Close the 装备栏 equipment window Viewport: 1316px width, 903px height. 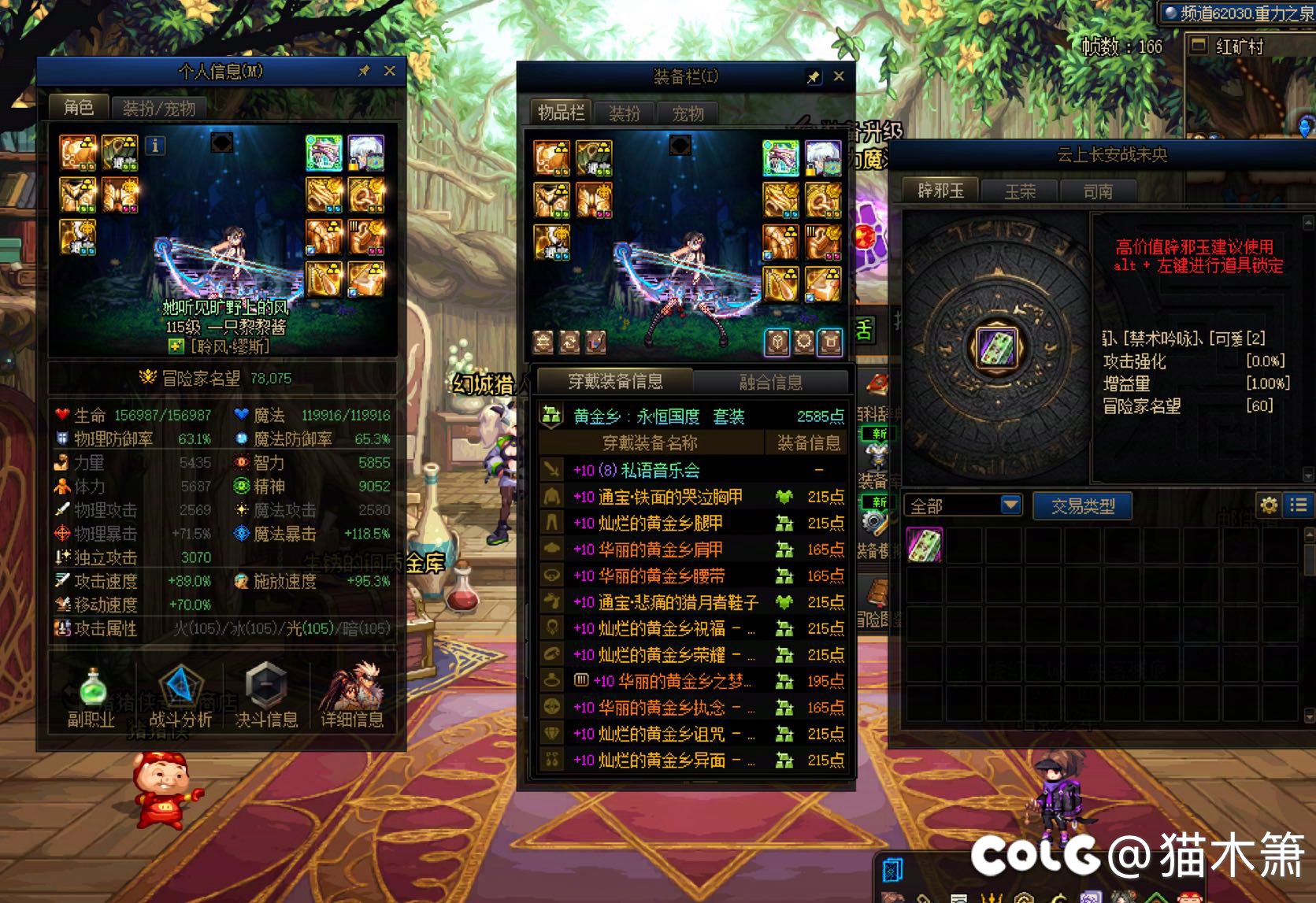(839, 76)
